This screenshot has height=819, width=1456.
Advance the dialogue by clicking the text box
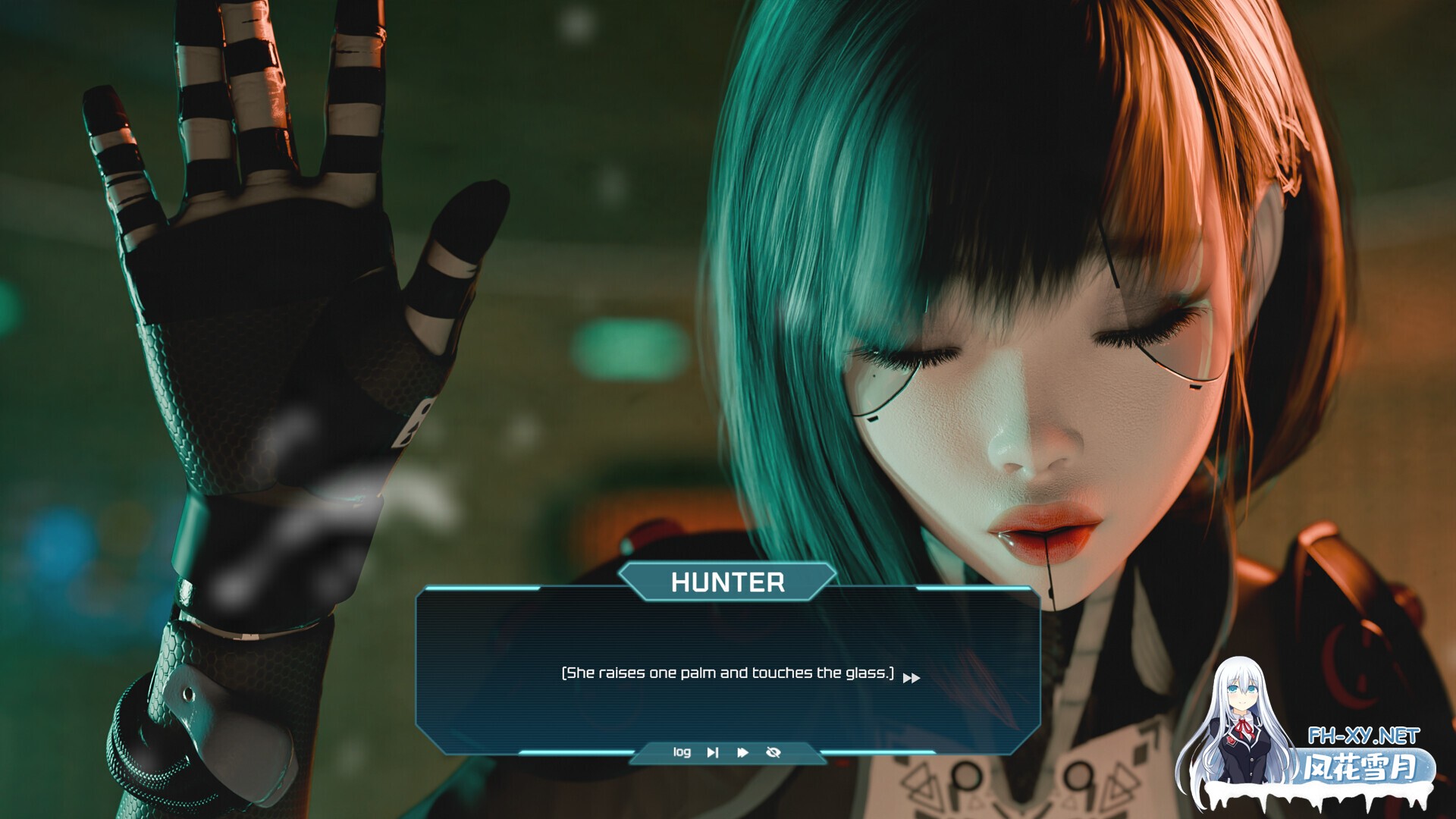click(726, 667)
